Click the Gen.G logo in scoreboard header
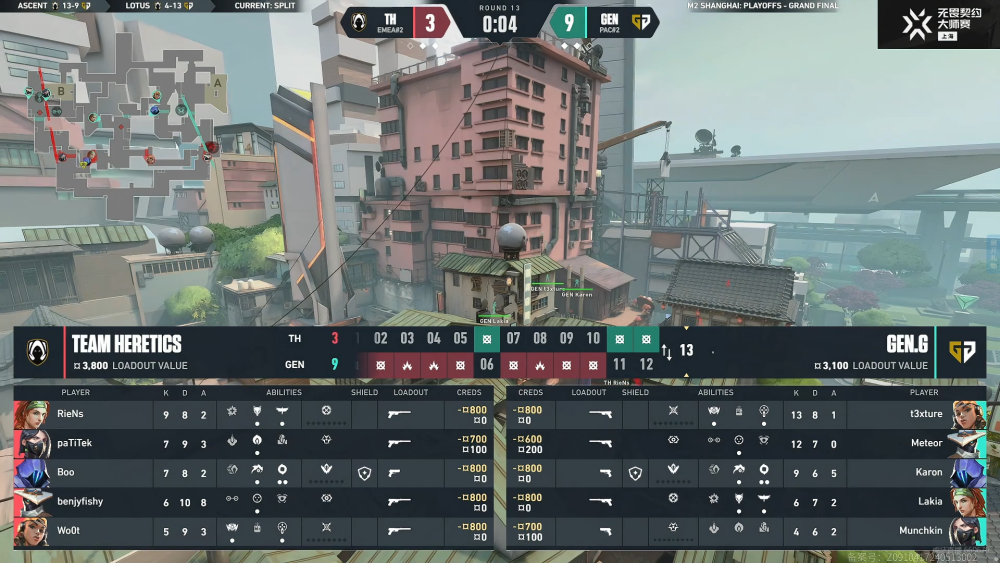The height and width of the screenshot is (563, 1000). [962, 352]
